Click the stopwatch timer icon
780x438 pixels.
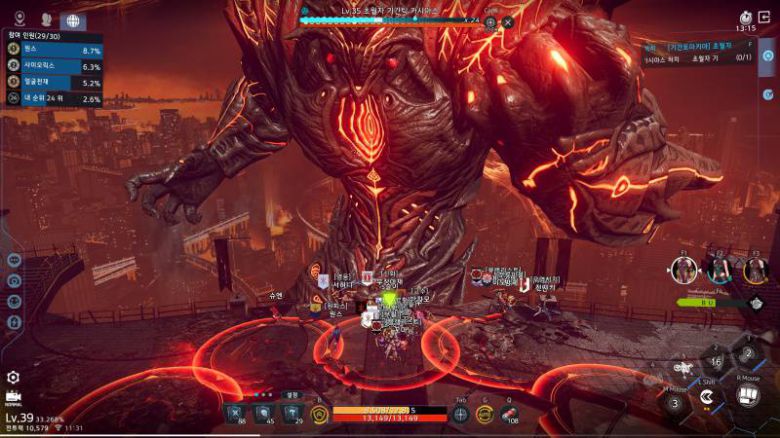click(x=745, y=17)
